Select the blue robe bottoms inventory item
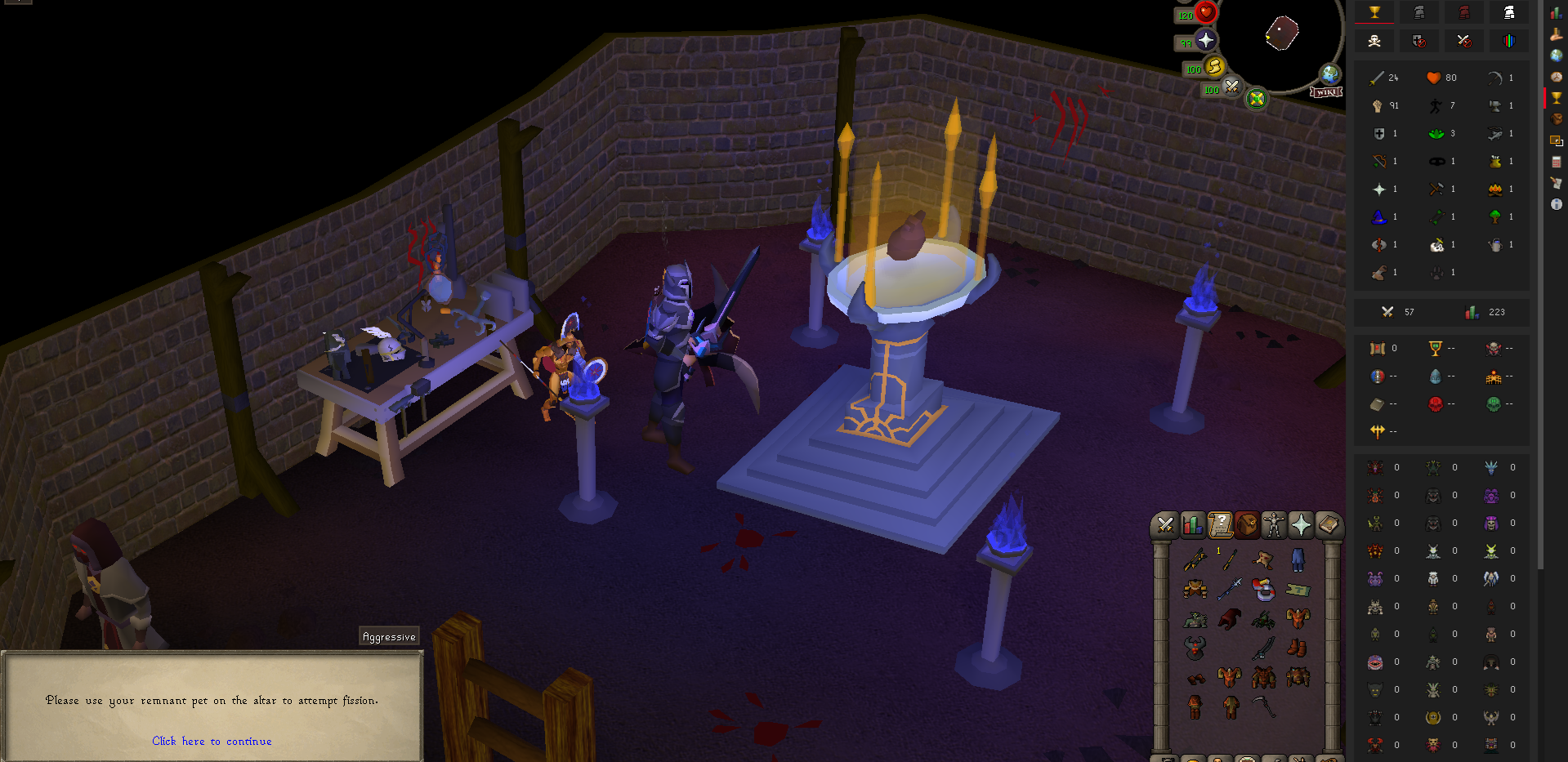The image size is (1568, 762). (x=1298, y=559)
